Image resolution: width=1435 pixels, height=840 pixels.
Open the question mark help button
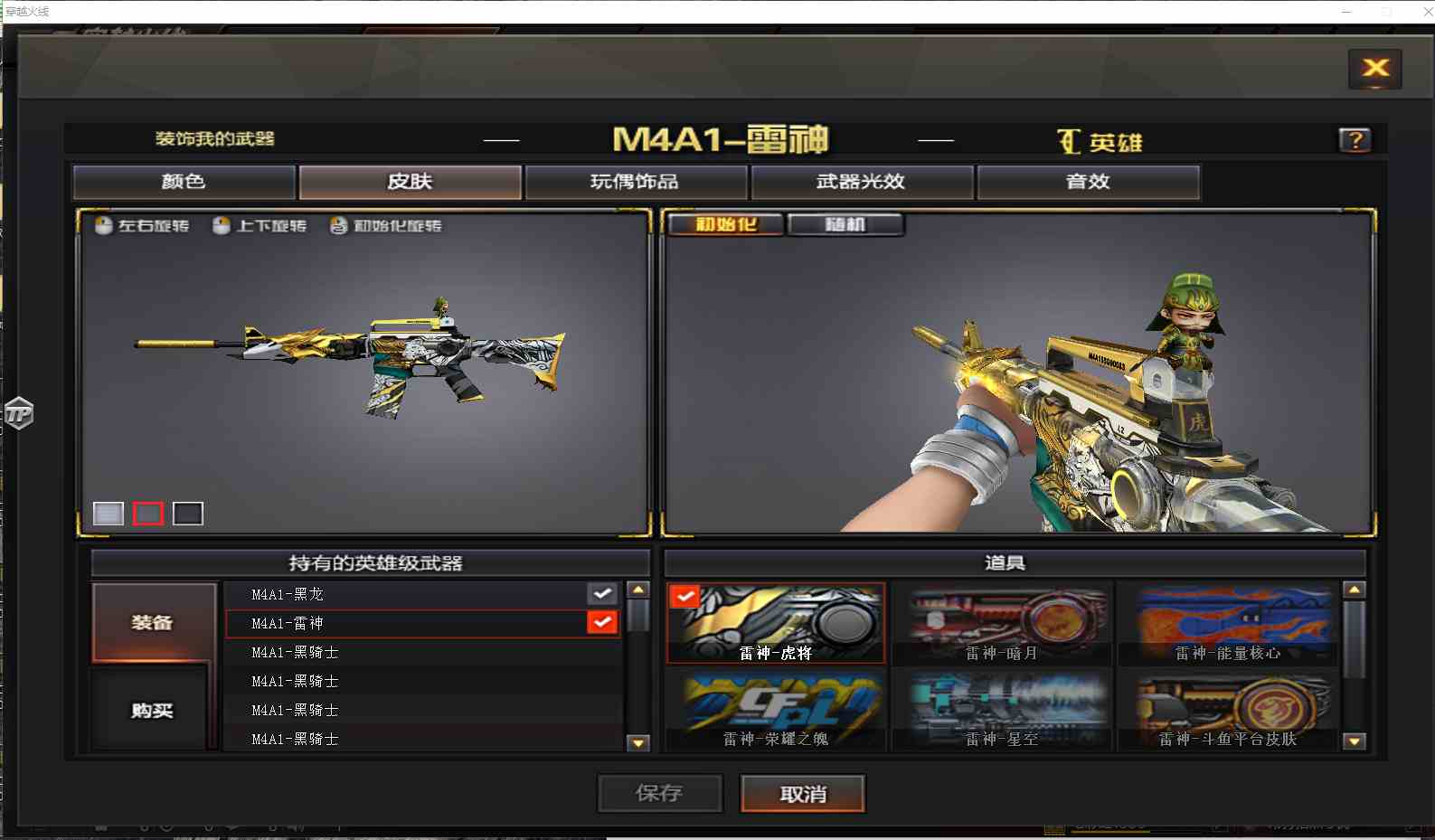coord(1354,140)
